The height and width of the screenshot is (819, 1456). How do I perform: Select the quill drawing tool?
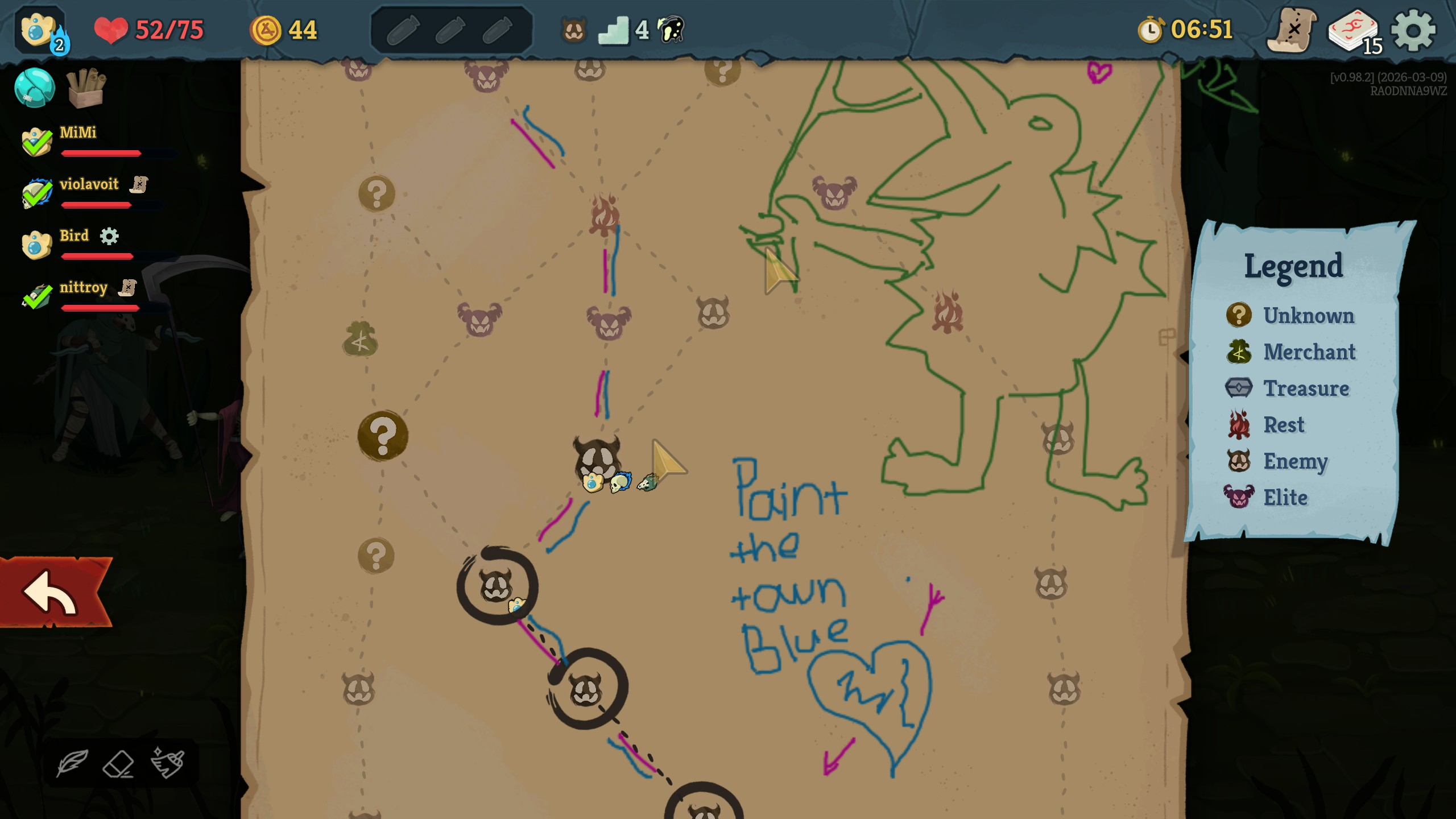point(72,763)
